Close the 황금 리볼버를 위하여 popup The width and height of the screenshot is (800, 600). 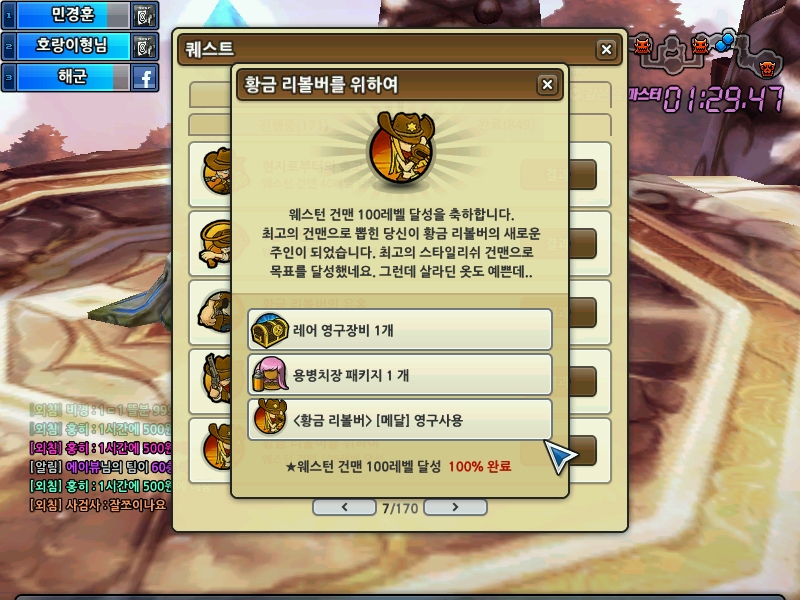tap(547, 85)
